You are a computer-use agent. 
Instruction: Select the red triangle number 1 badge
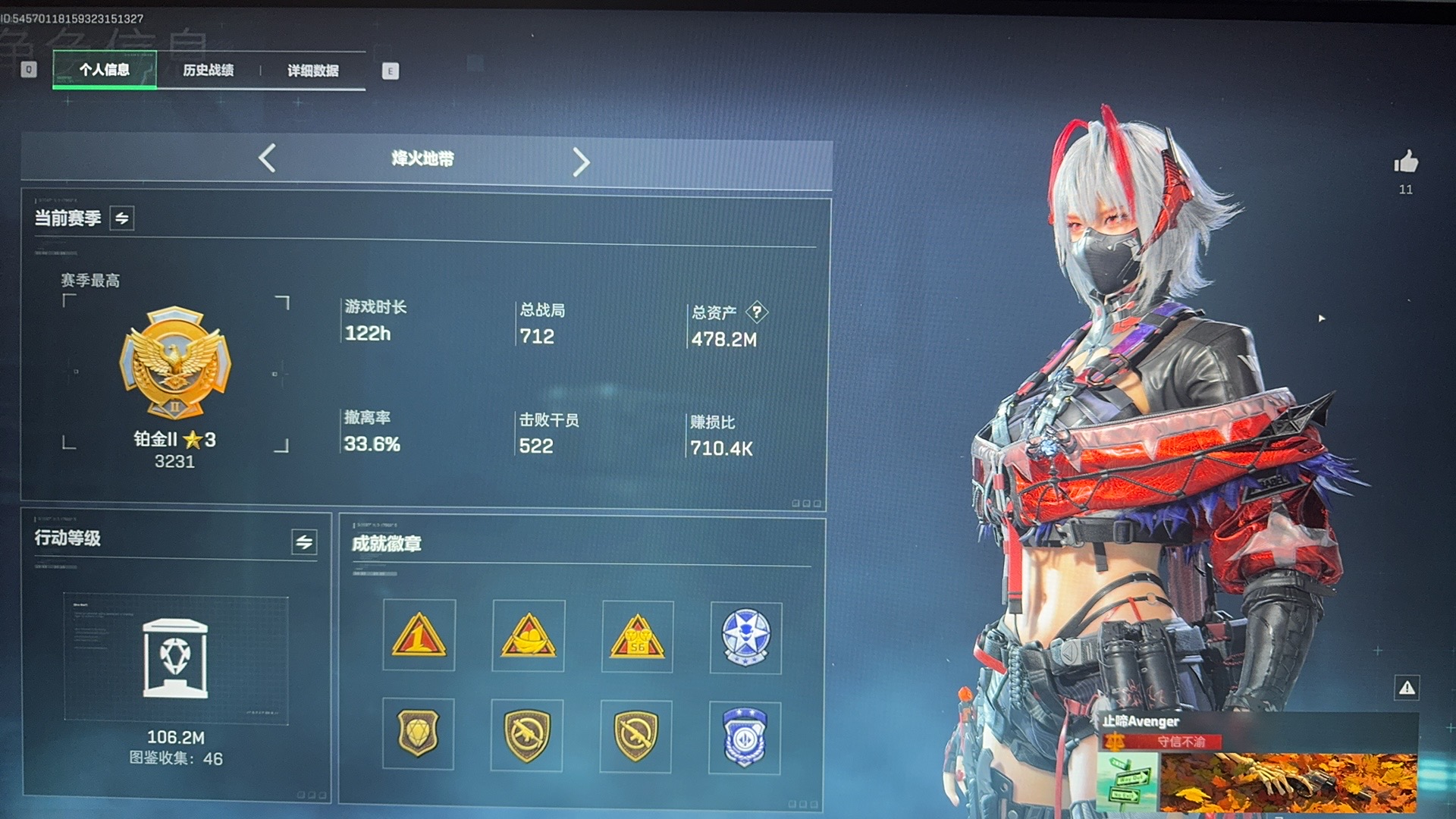419,635
